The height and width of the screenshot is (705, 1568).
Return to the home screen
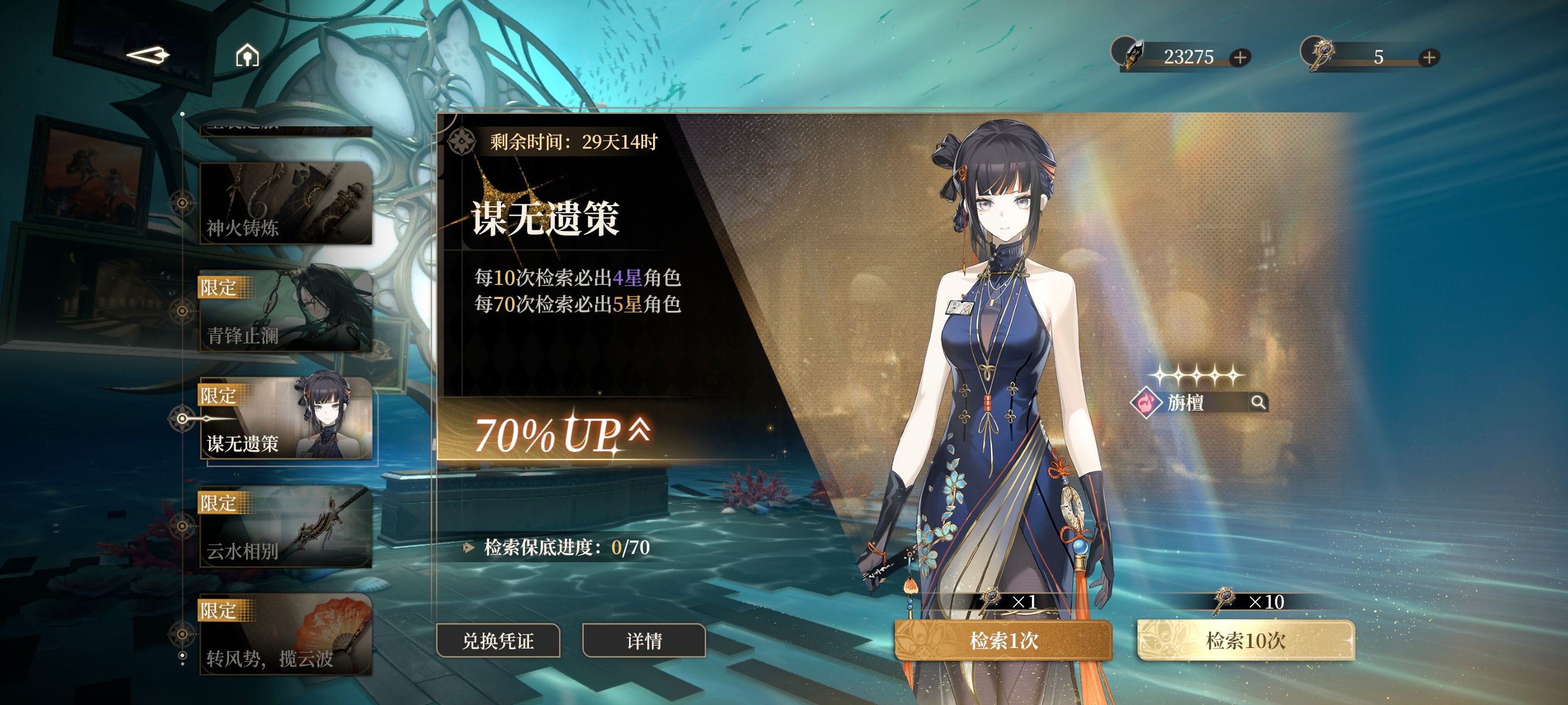[247, 56]
